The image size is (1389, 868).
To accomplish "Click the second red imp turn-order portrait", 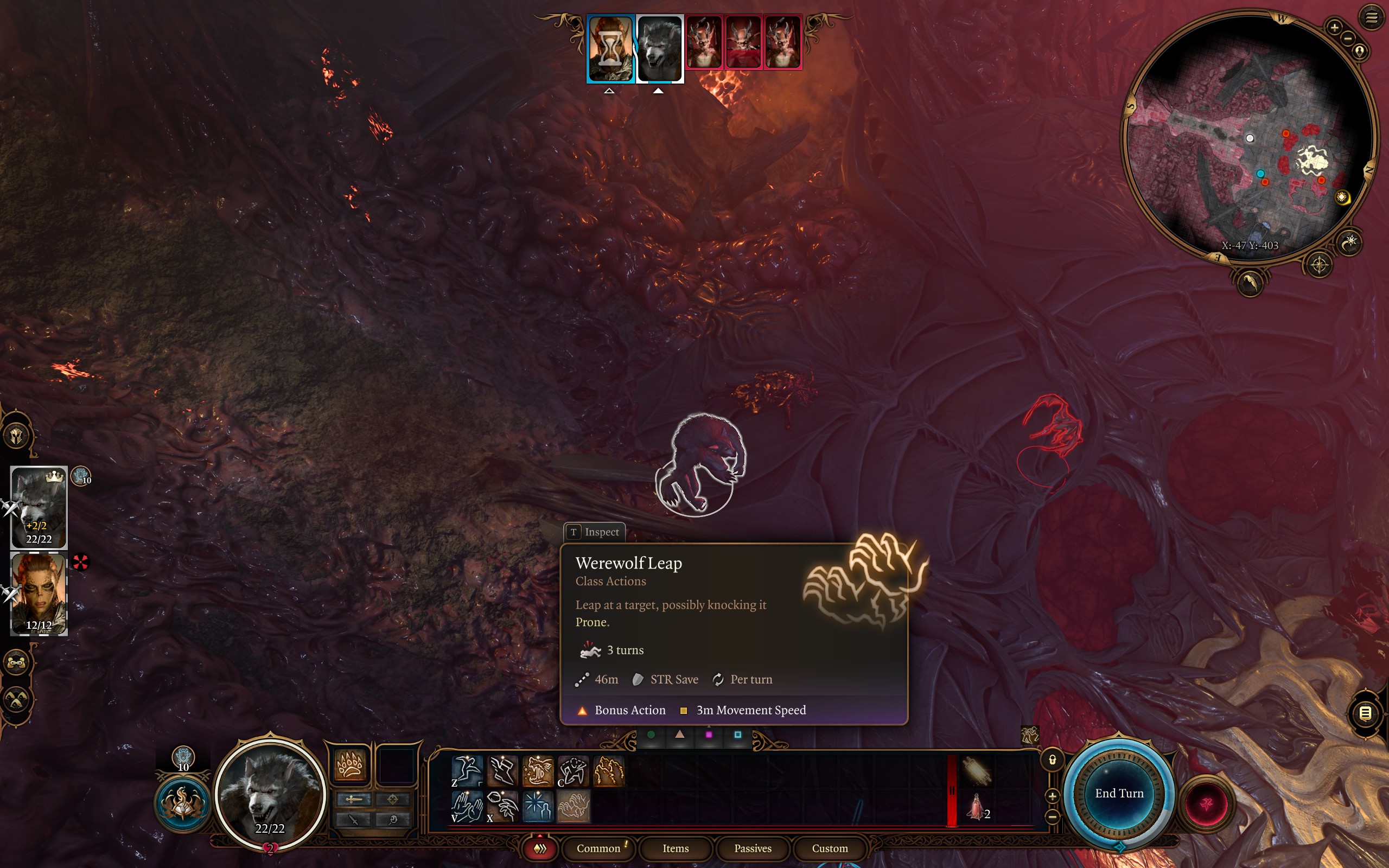I will tap(743, 42).
